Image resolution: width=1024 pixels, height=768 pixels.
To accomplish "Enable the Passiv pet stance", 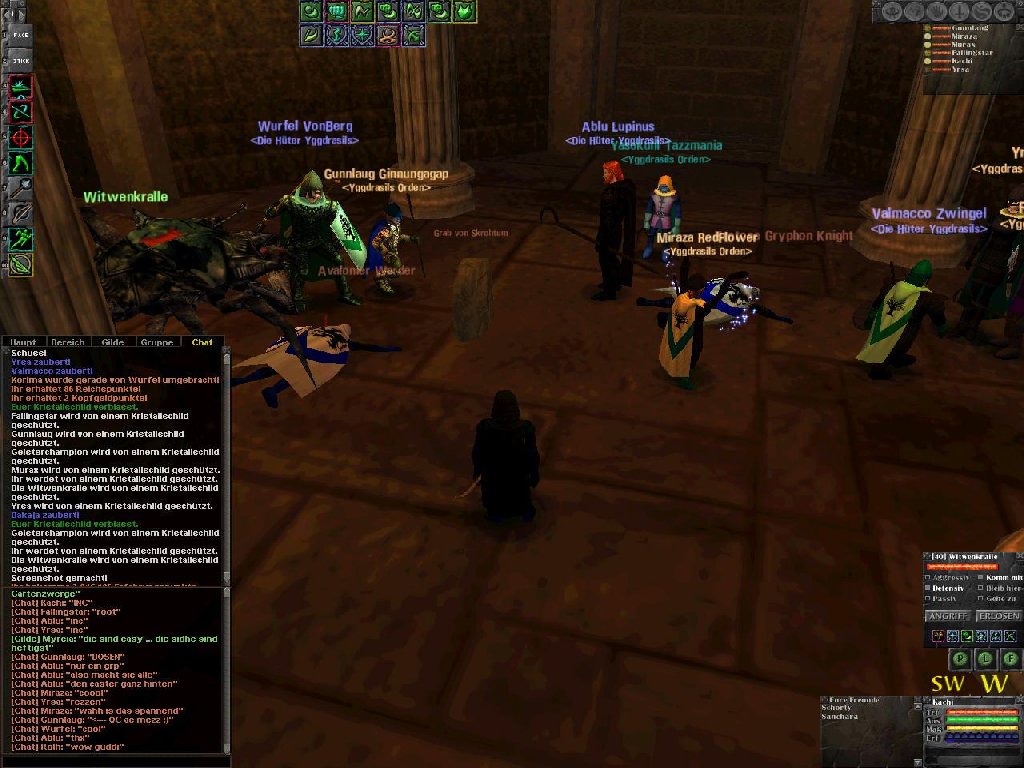I will pyautogui.click(x=929, y=598).
